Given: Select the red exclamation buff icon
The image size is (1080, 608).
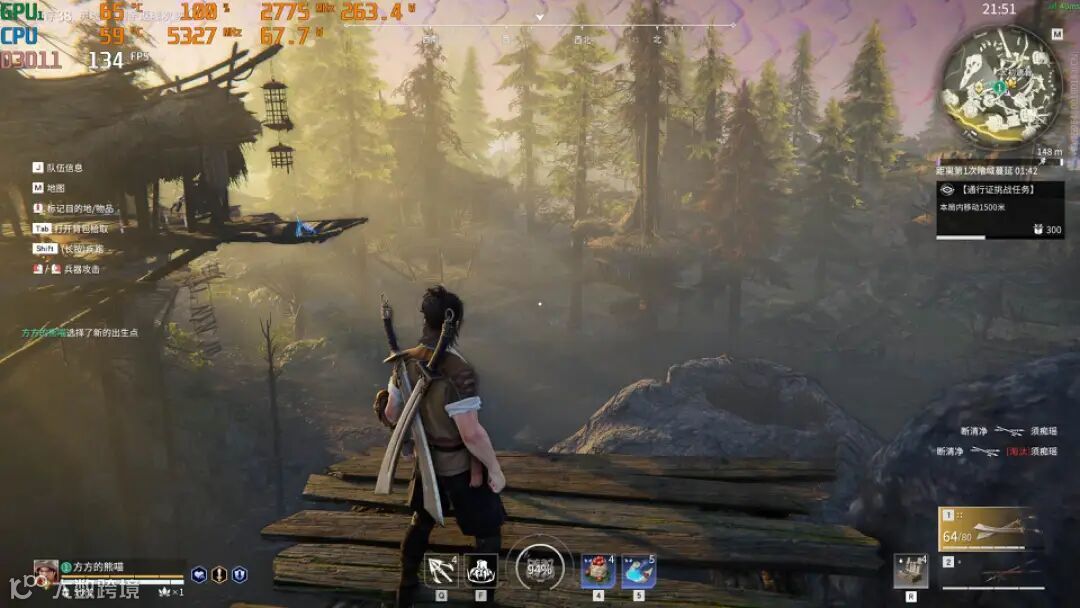Looking at the screenshot, I should pyautogui.click(x=219, y=575).
